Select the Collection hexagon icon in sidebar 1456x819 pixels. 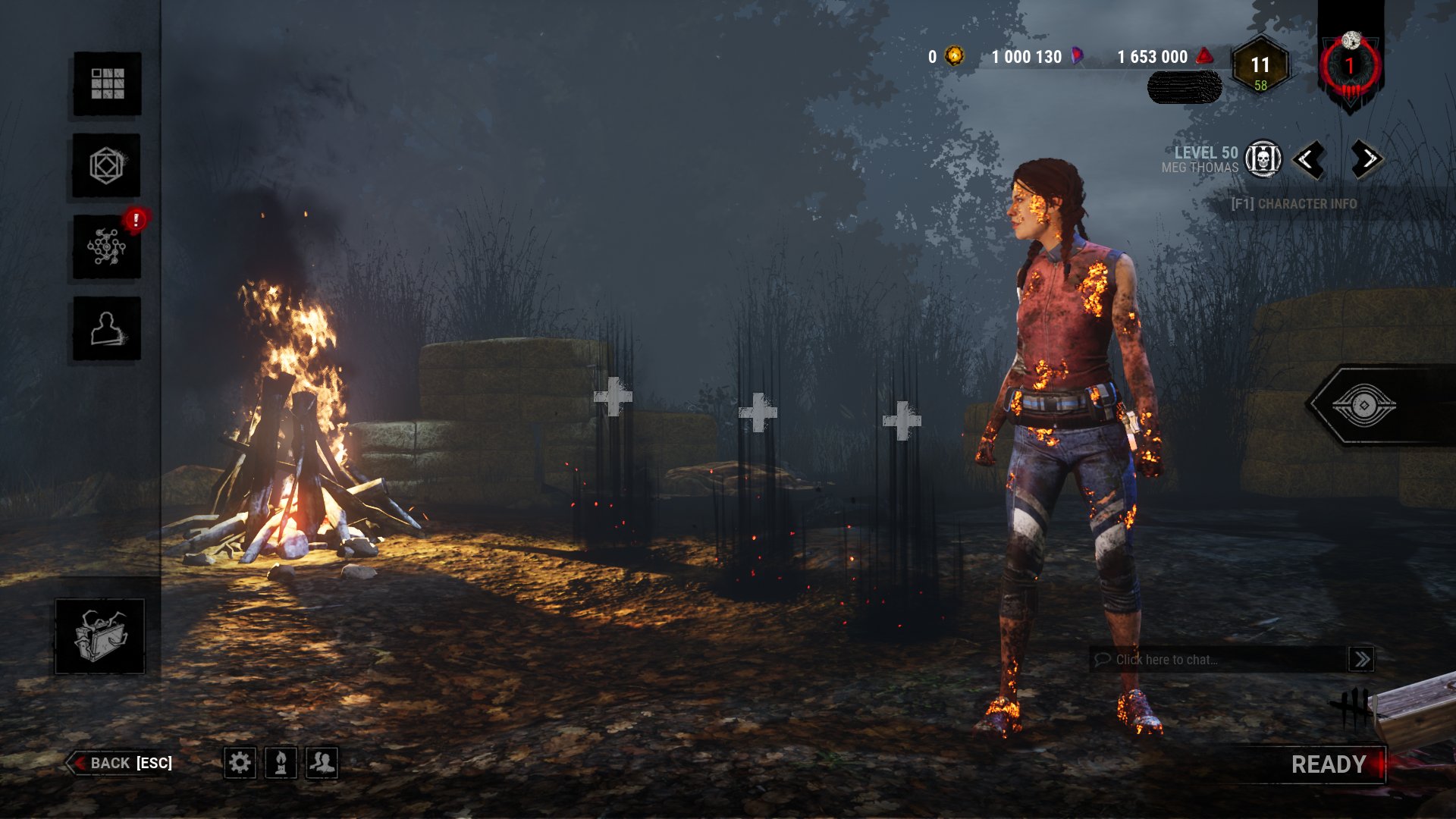tap(106, 167)
